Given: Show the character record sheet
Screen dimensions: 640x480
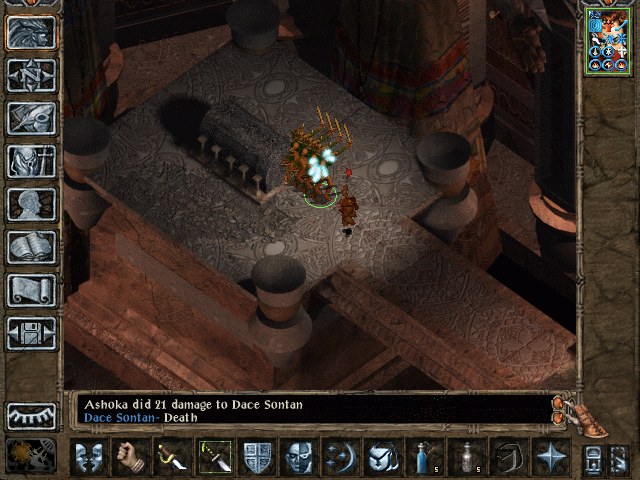Looking at the screenshot, I should (31, 204).
